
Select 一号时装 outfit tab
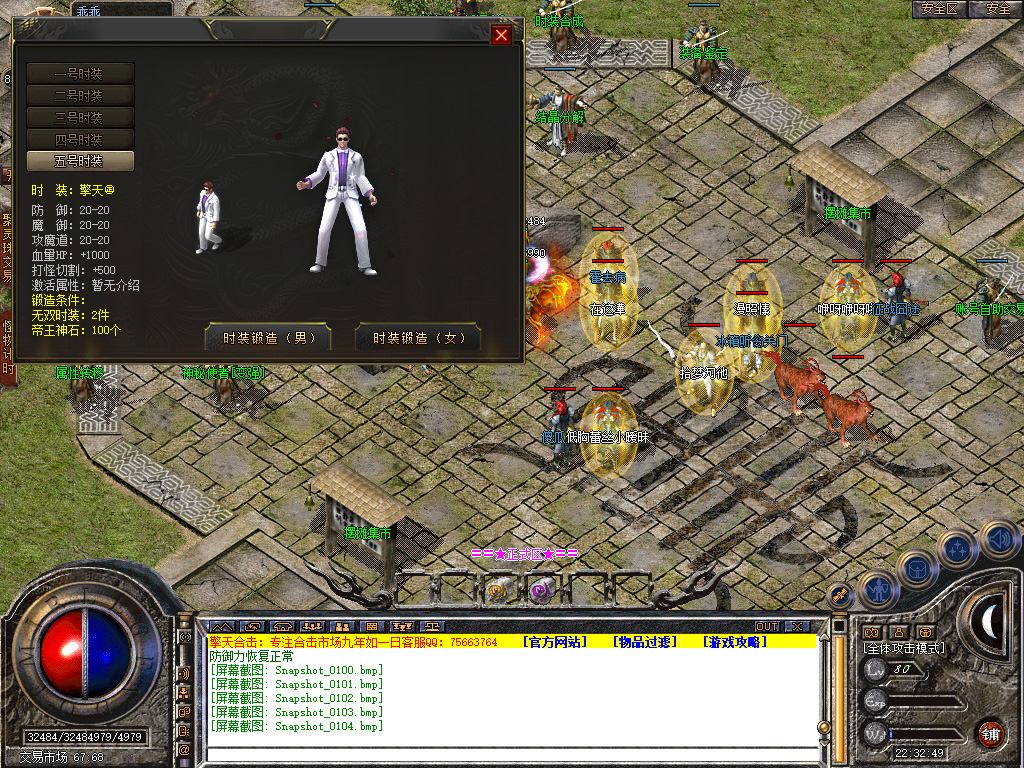tap(80, 73)
